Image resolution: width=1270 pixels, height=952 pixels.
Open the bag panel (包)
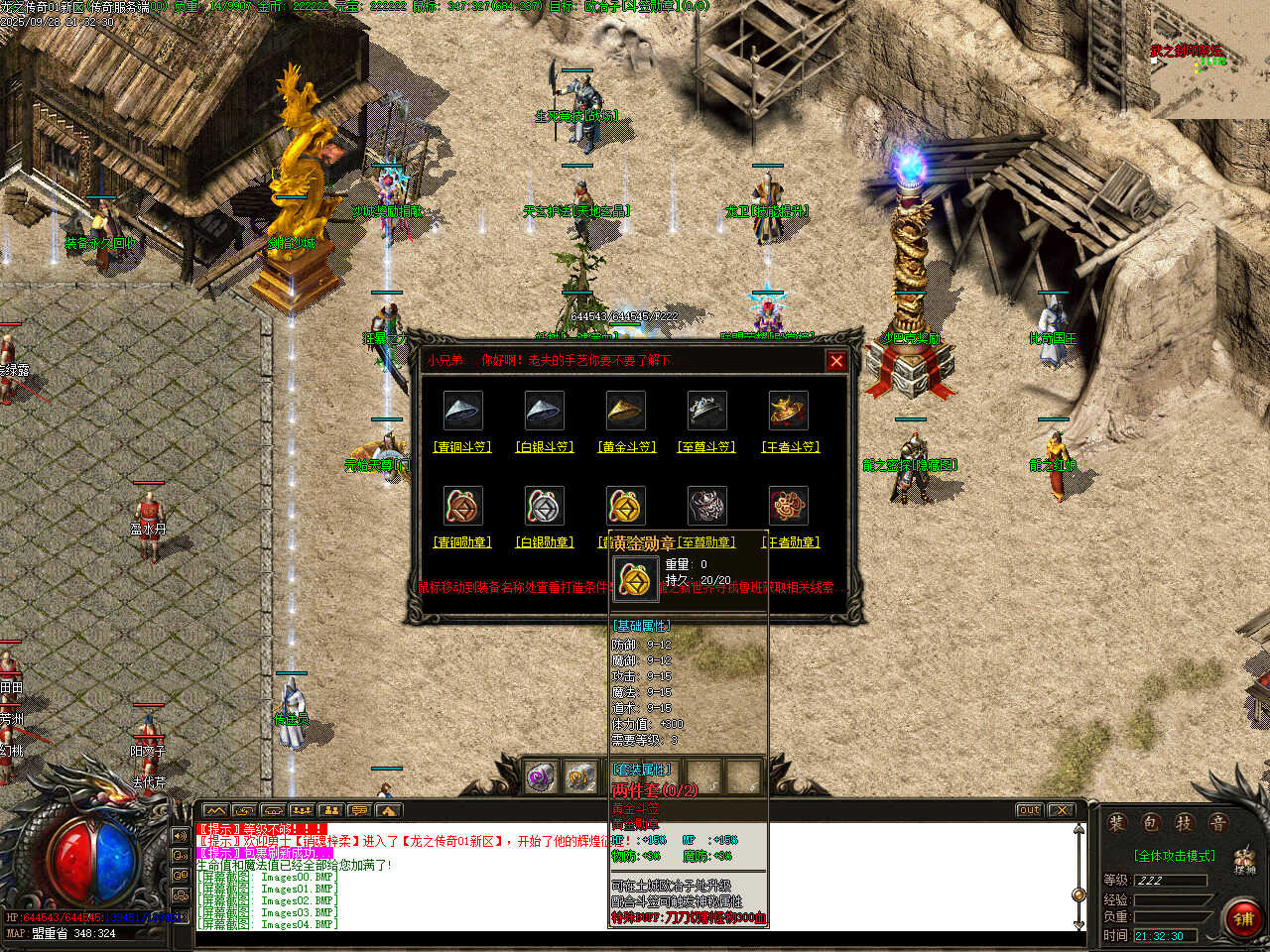click(x=1151, y=823)
